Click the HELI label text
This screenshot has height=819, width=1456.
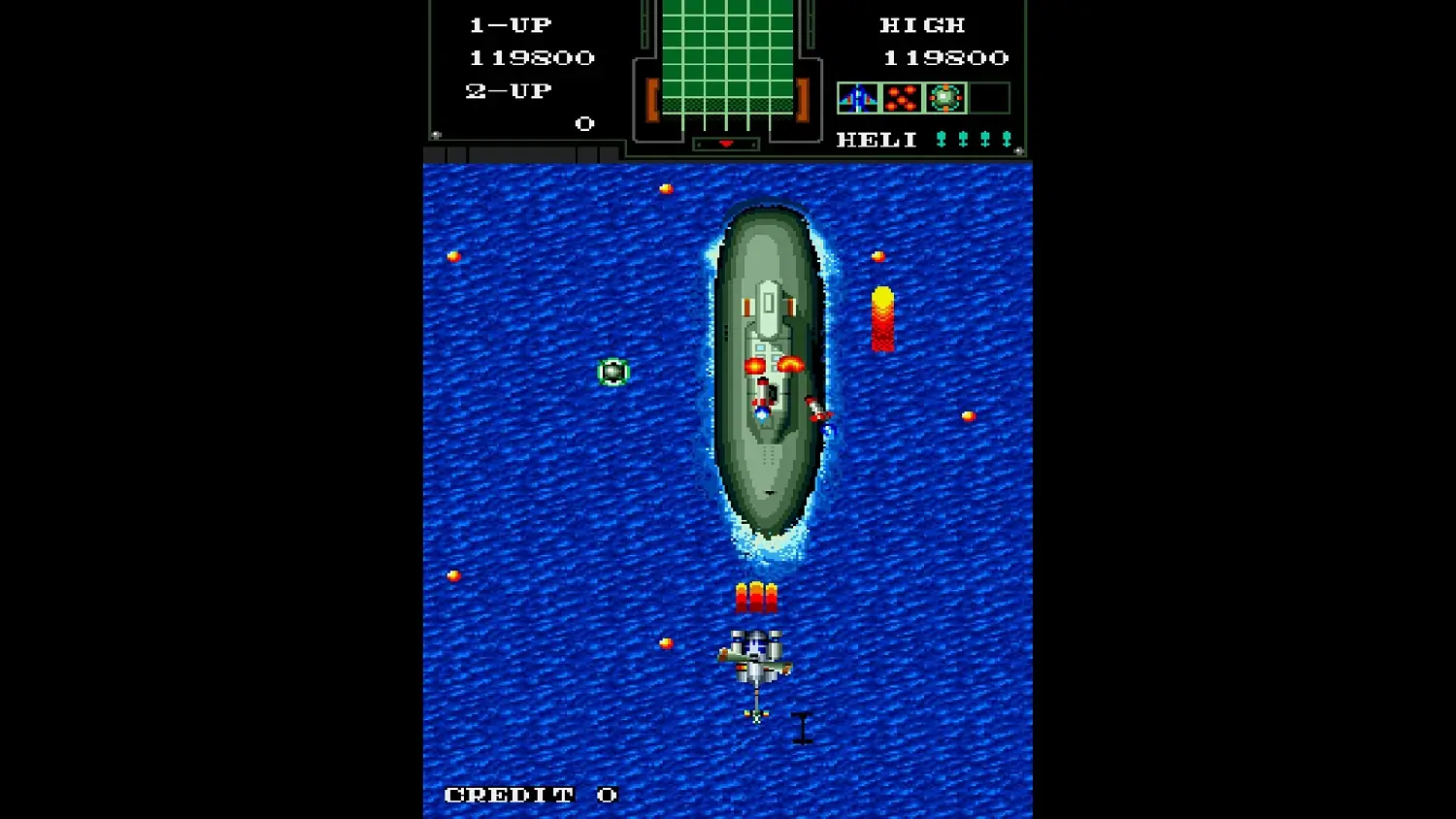(x=875, y=139)
